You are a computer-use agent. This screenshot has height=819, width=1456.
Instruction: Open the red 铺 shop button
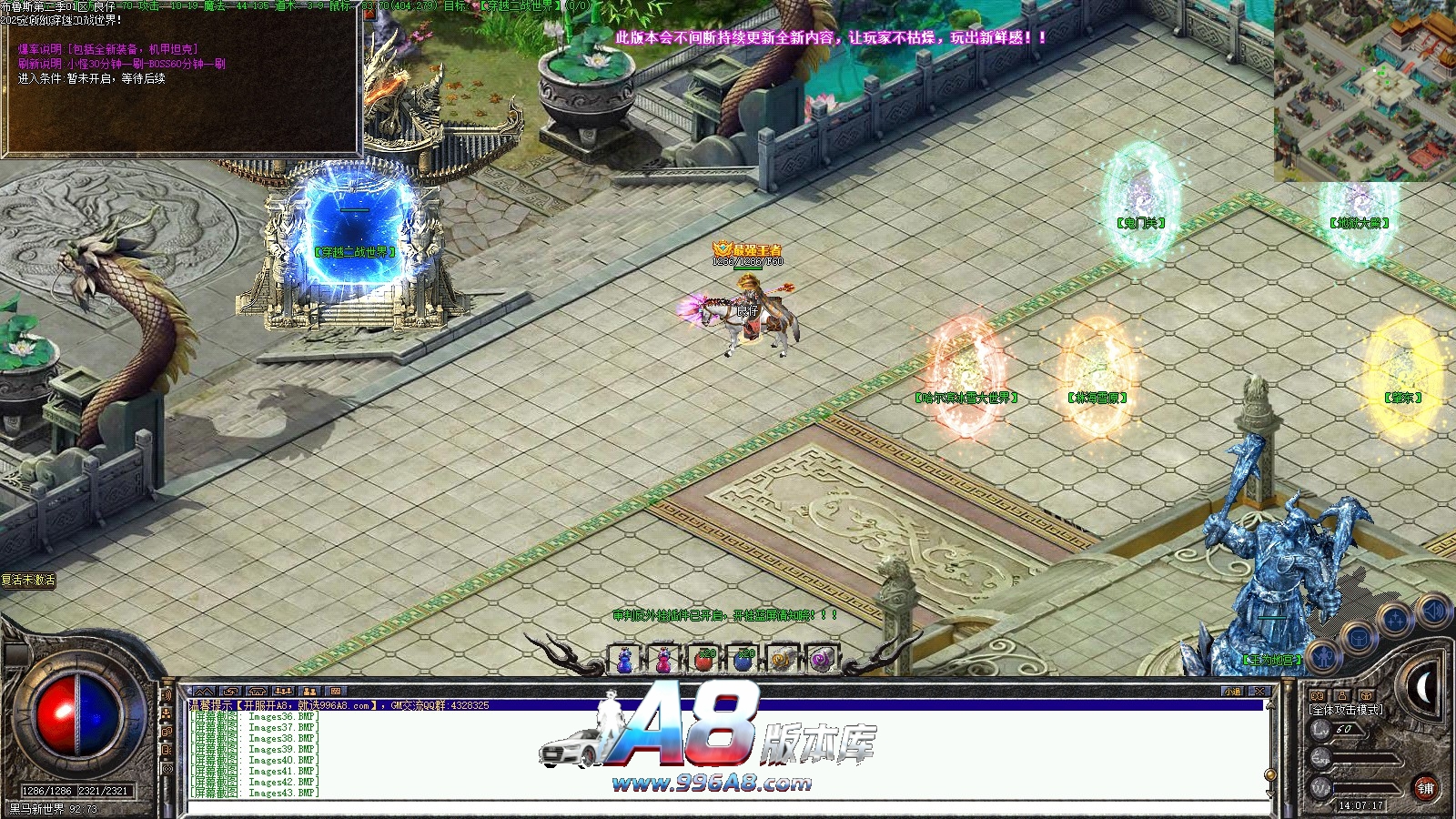click(1425, 788)
